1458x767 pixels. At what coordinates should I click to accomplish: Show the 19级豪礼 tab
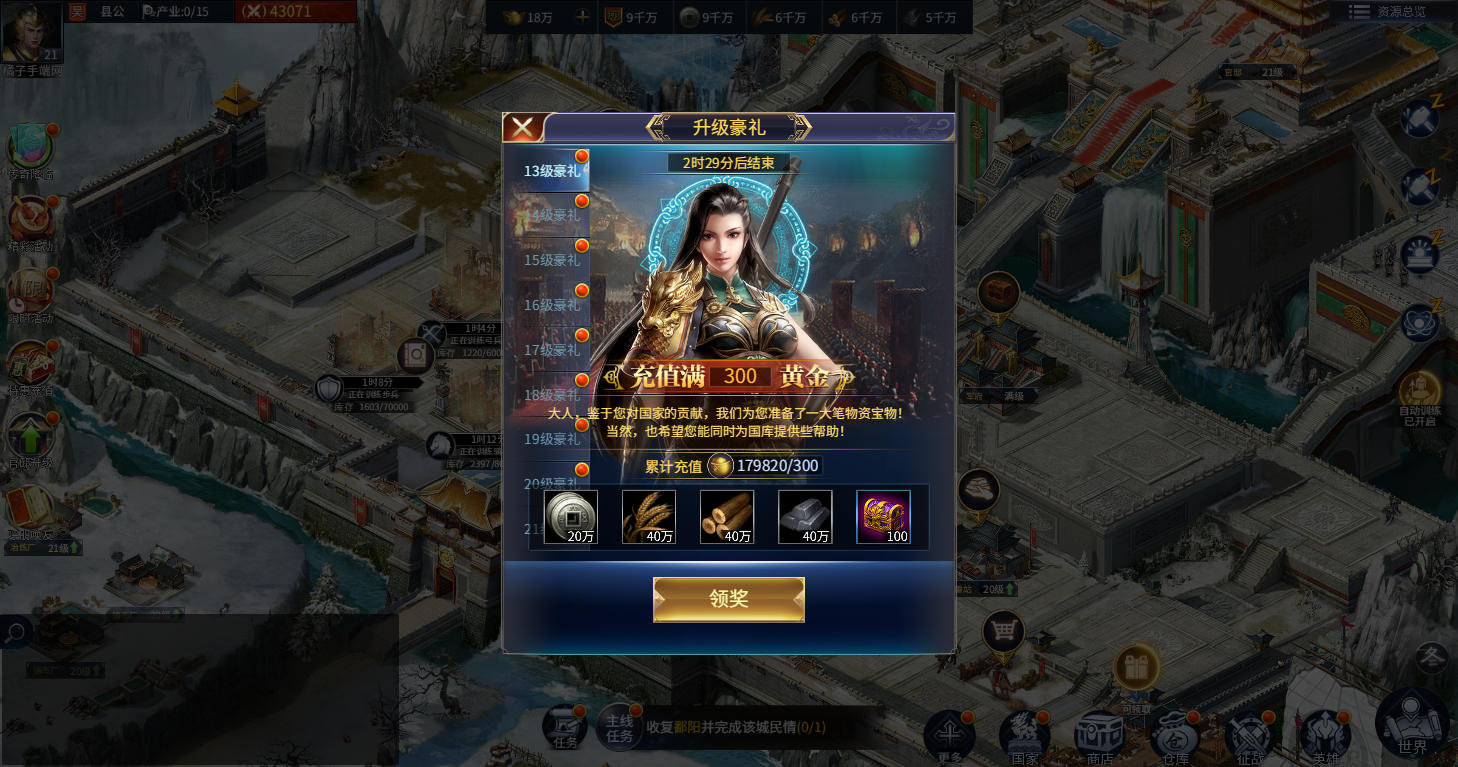[x=552, y=439]
